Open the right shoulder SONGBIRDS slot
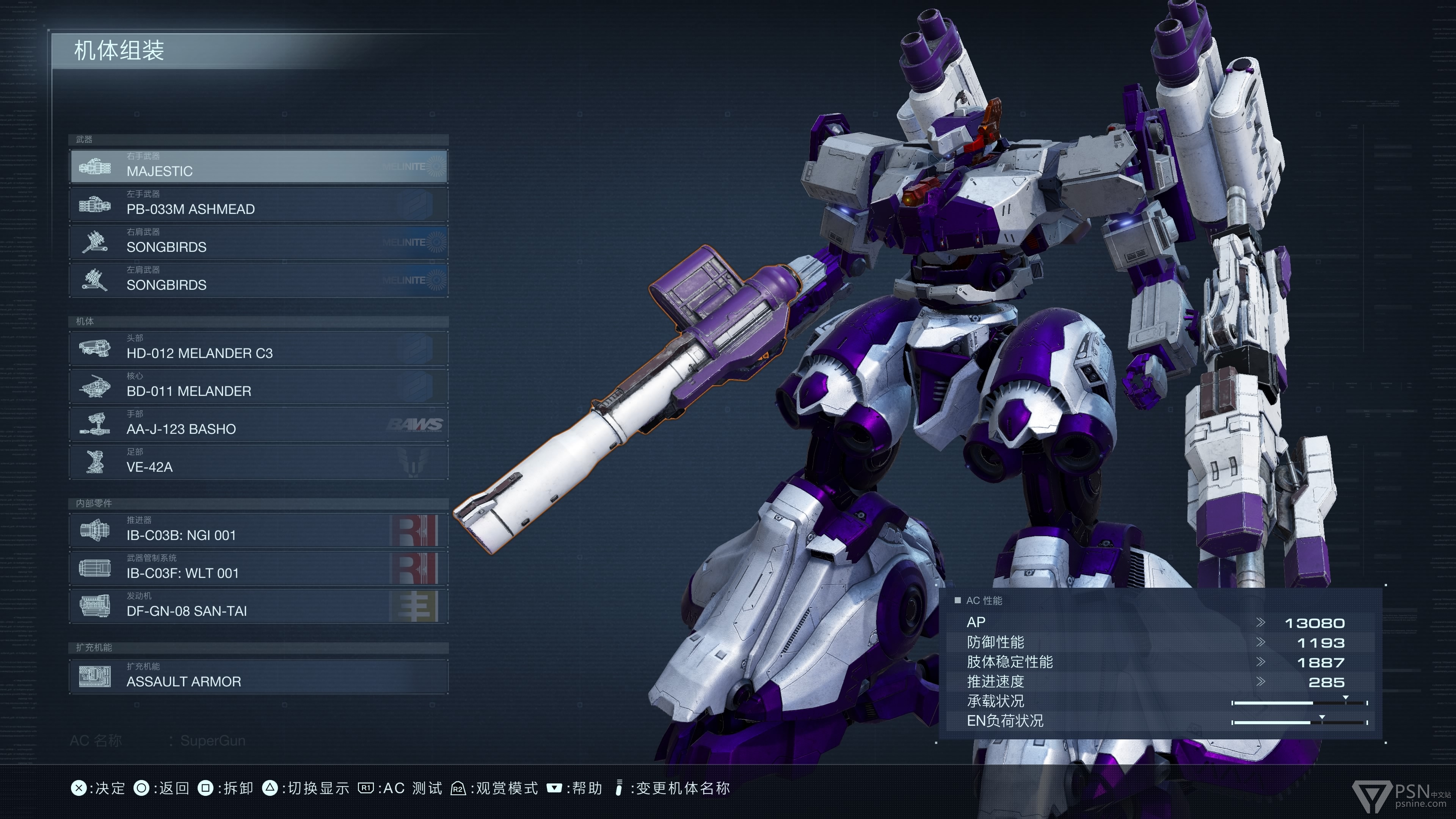1456x819 pixels. click(x=259, y=242)
